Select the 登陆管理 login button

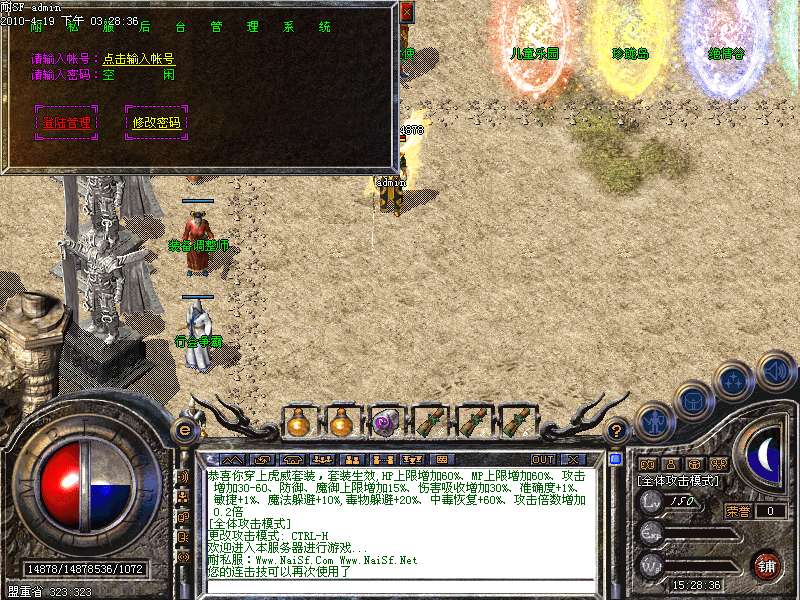tap(66, 123)
